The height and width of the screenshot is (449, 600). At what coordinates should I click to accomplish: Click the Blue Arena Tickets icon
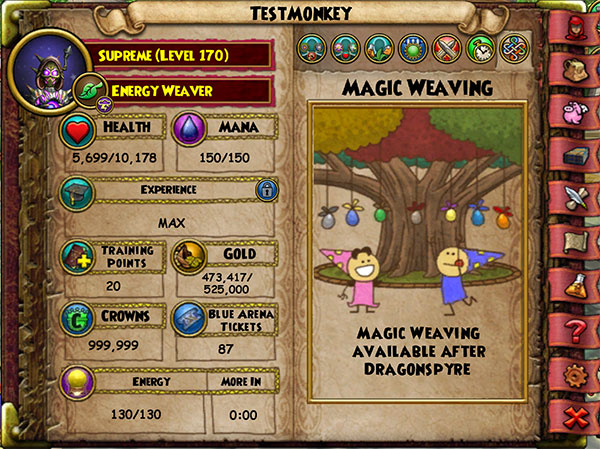190,319
